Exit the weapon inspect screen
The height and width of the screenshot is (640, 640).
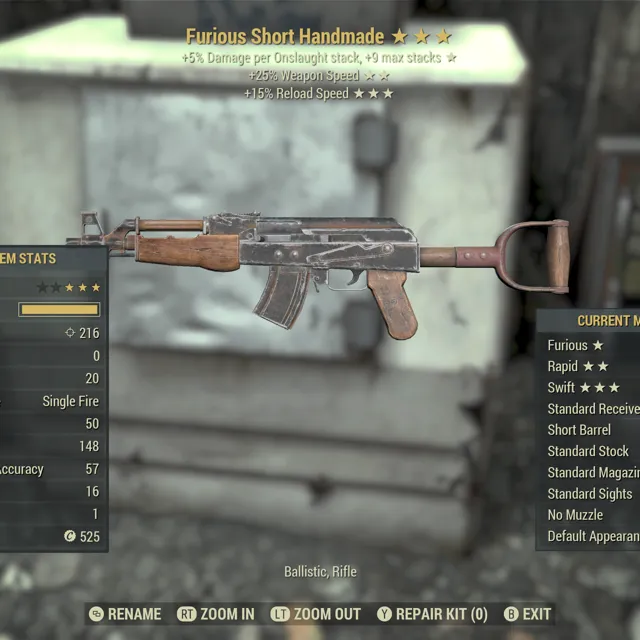(x=526, y=614)
